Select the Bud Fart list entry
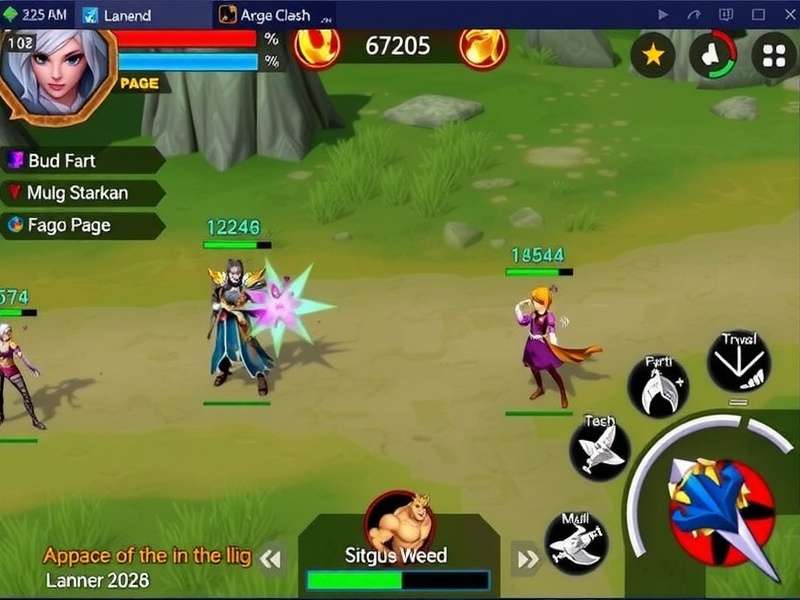This screenshot has height=600, width=800. click(x=82, y=160)
